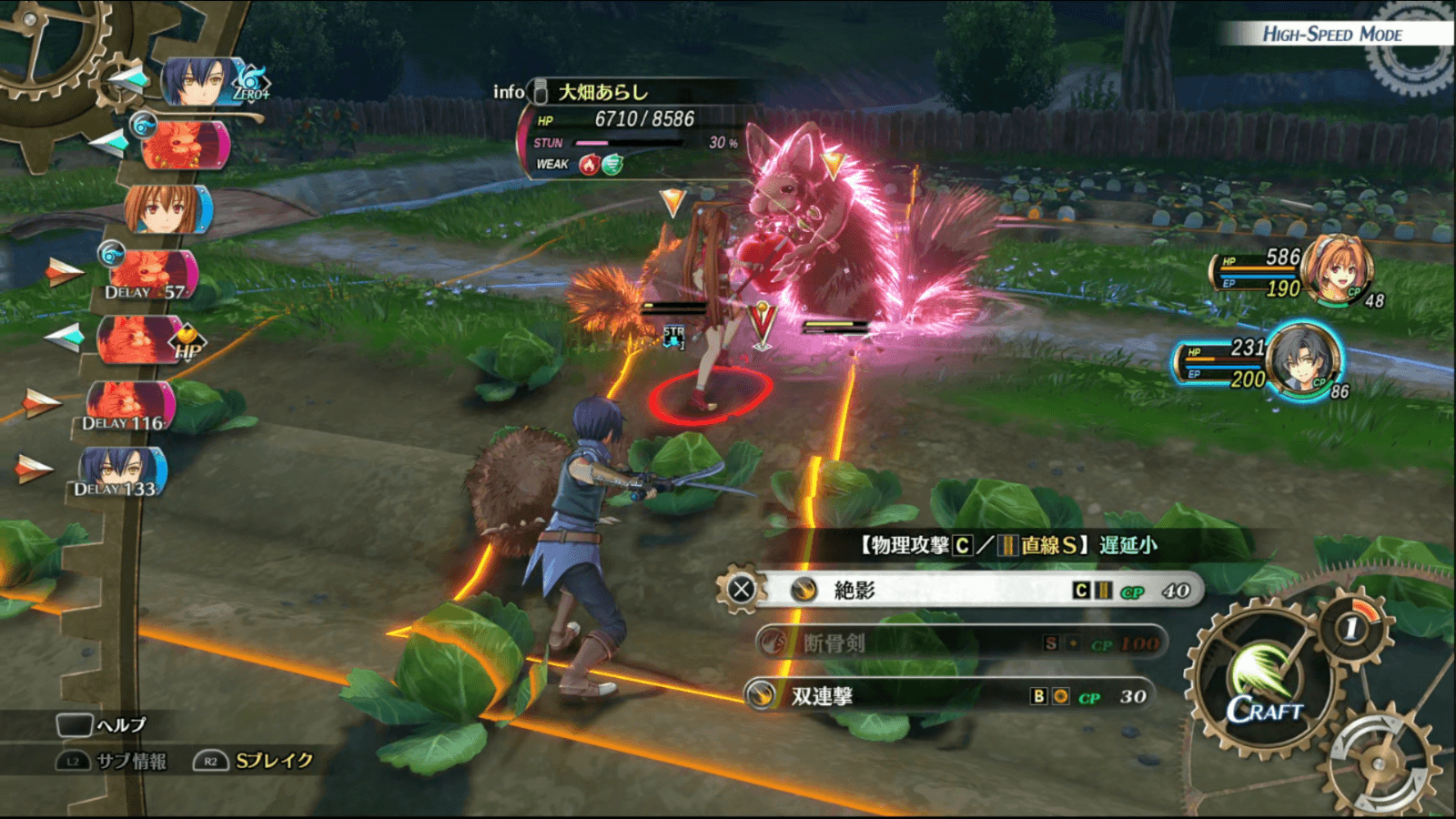The width and height of the screenshot is (1456, 819).
Task: Select the 絶影 craft entry
Action: click(965, 591)
